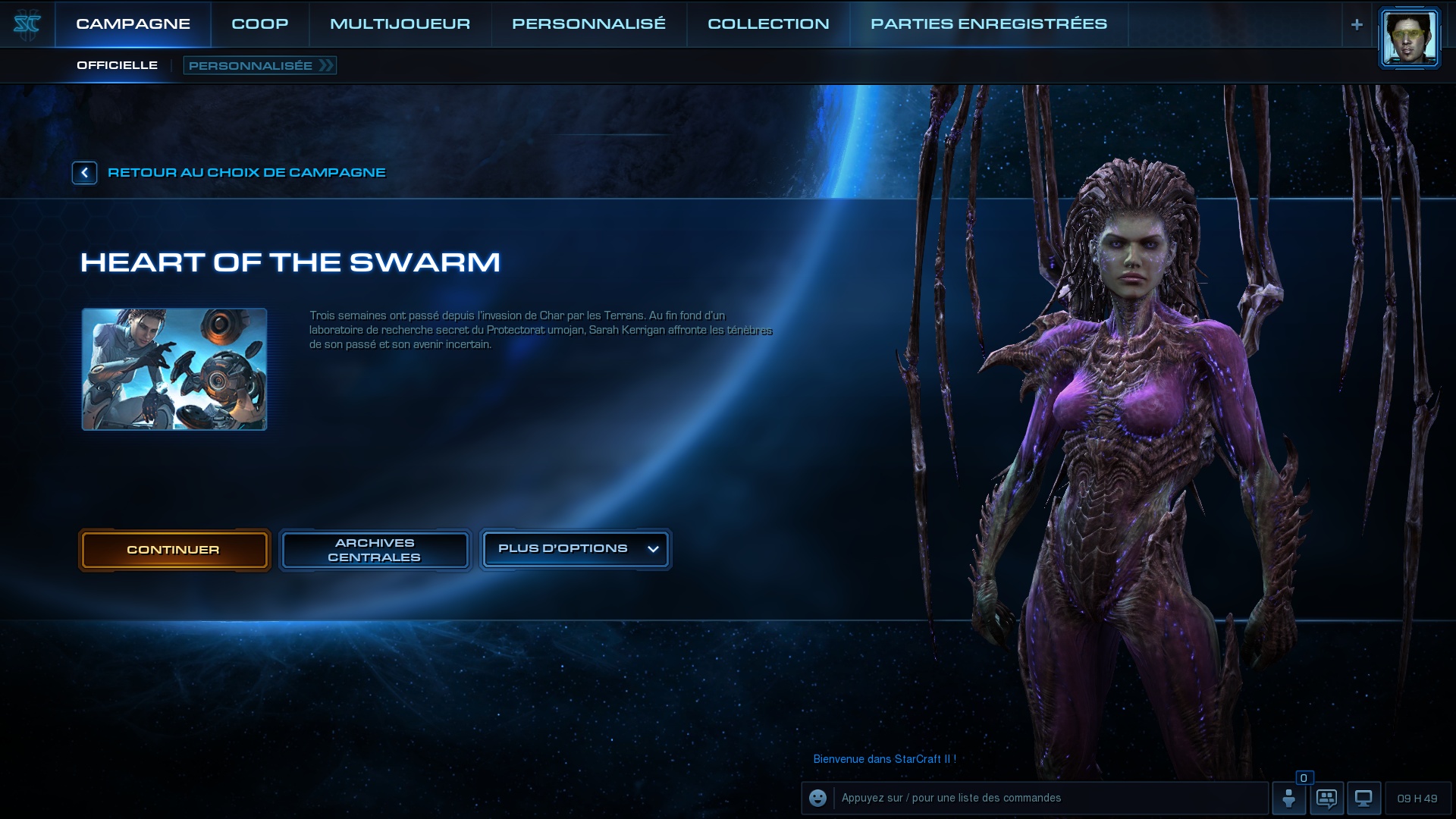Viewport: 1456px width, 819px height.
Task: Open the Archives Centrales
Action: click(x=375, y=550)
